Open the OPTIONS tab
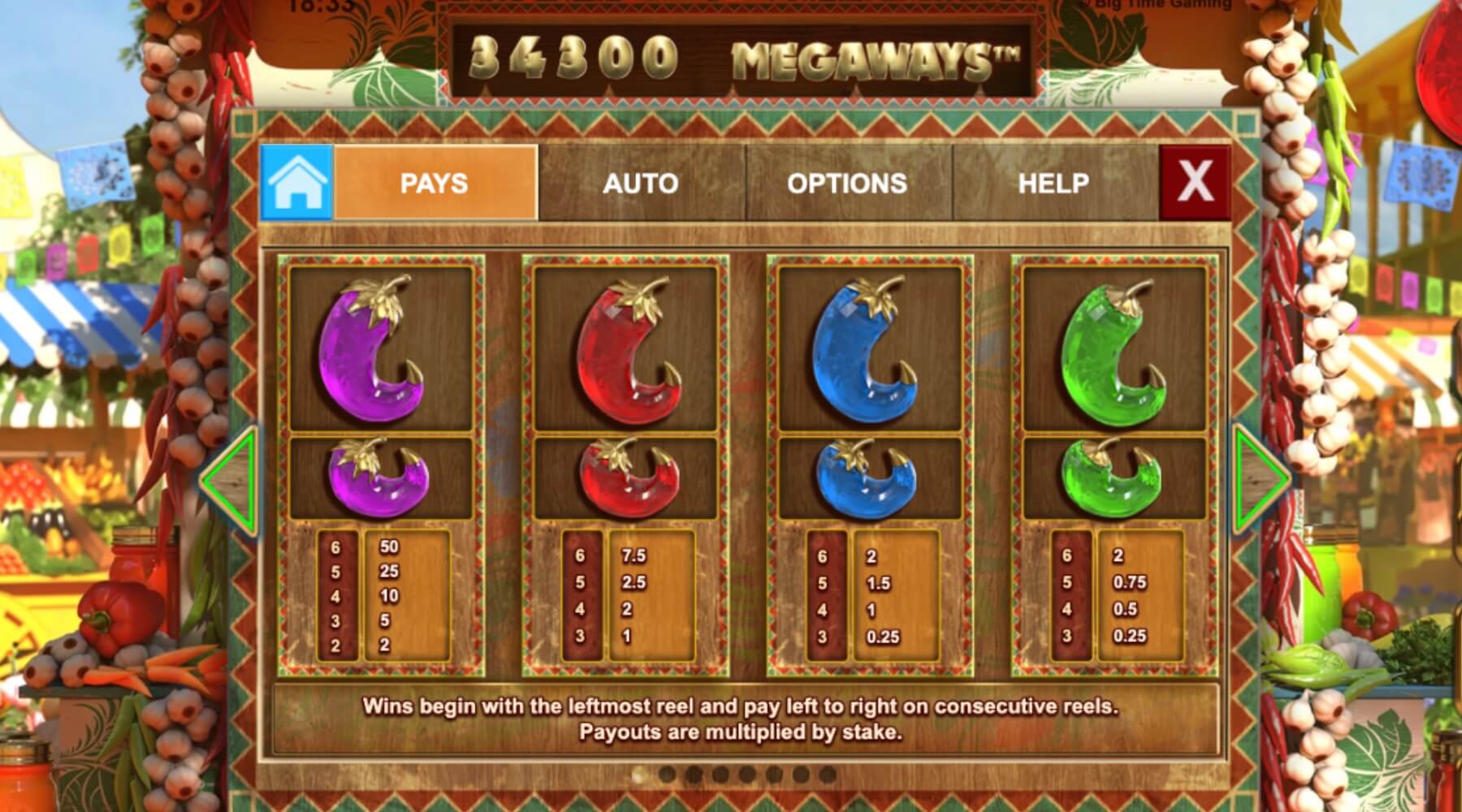The height and width of the screenshot is (812, 1462). pos(847,183)
